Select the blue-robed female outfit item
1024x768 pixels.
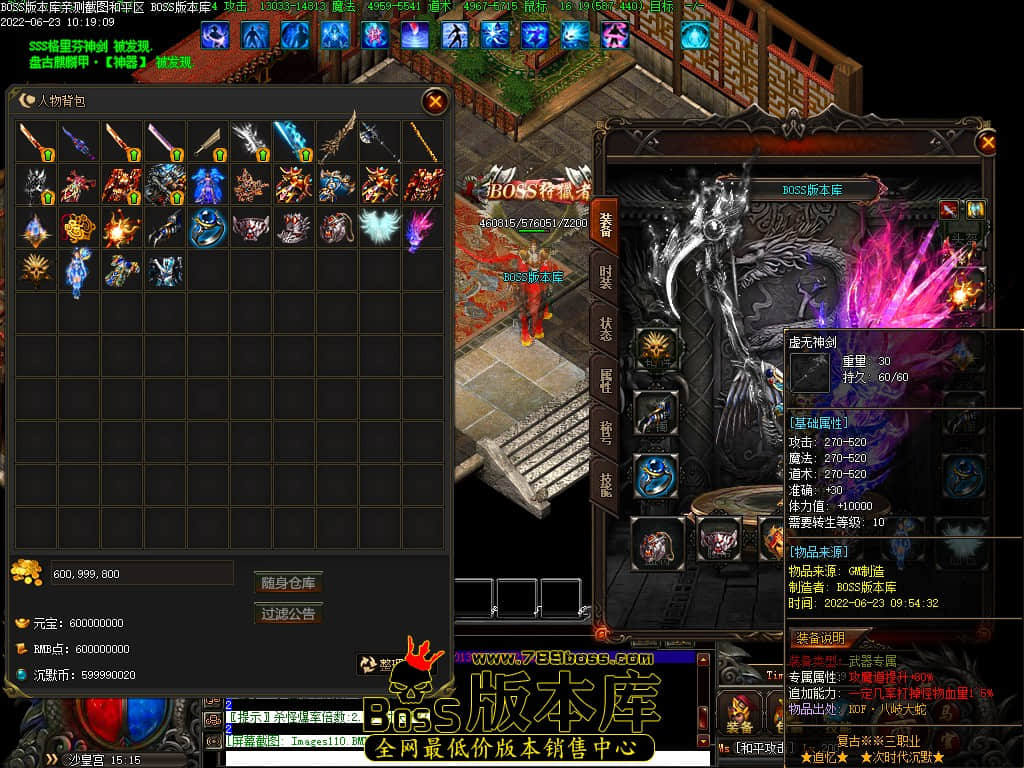[208, 185]
